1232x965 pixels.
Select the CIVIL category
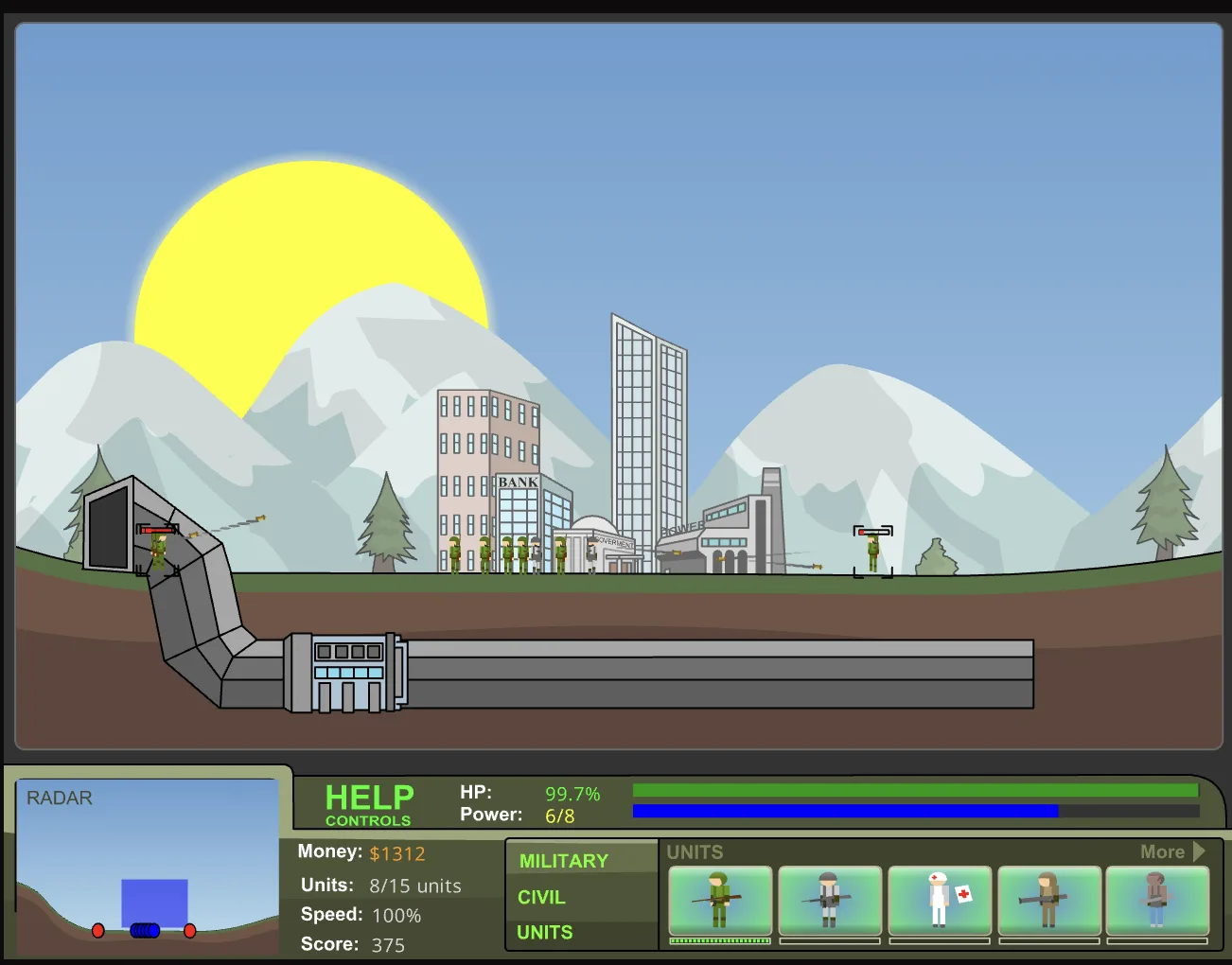541,897
